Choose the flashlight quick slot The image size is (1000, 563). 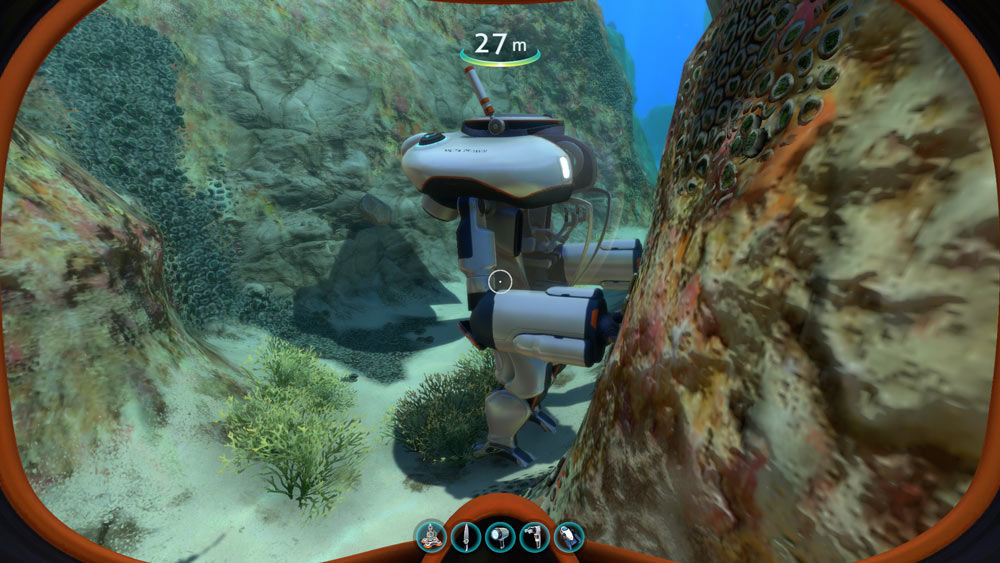click(x=500, y=537)
